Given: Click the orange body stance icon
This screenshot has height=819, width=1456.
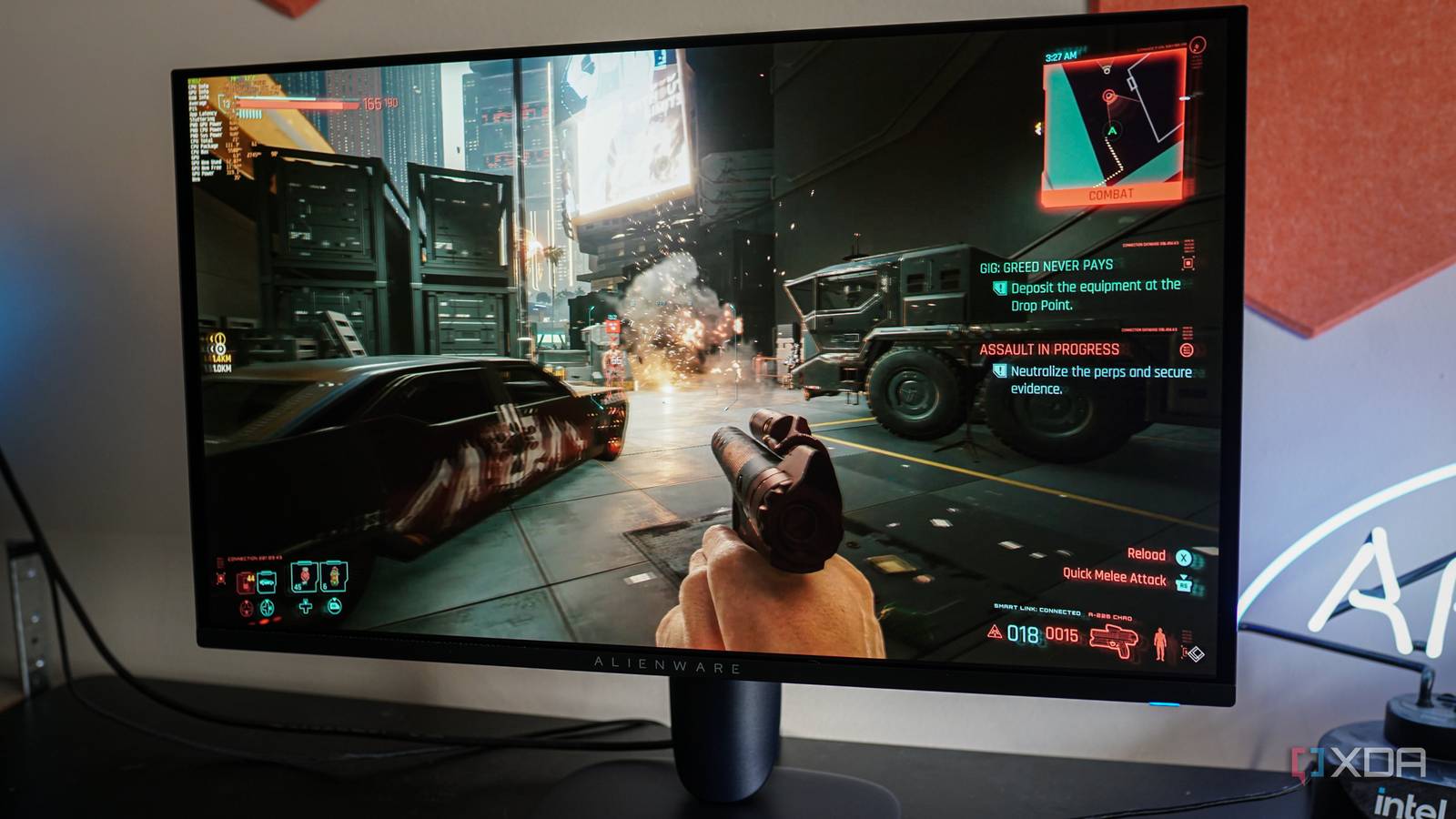Looking at the screenshot, I should [1159, 642].
